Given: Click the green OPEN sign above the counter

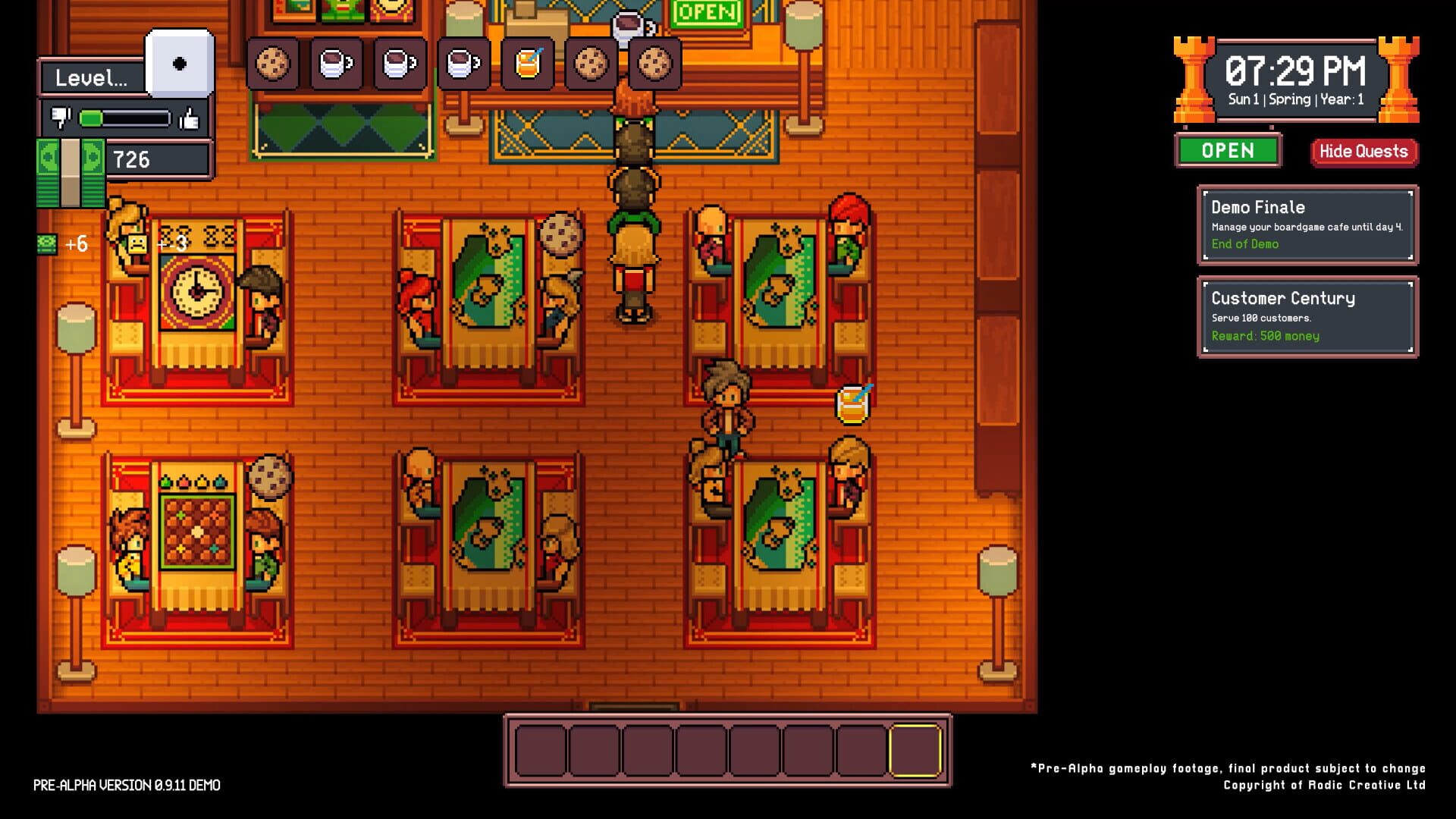Looking at the screenshot, I should (x=705, y=12).
